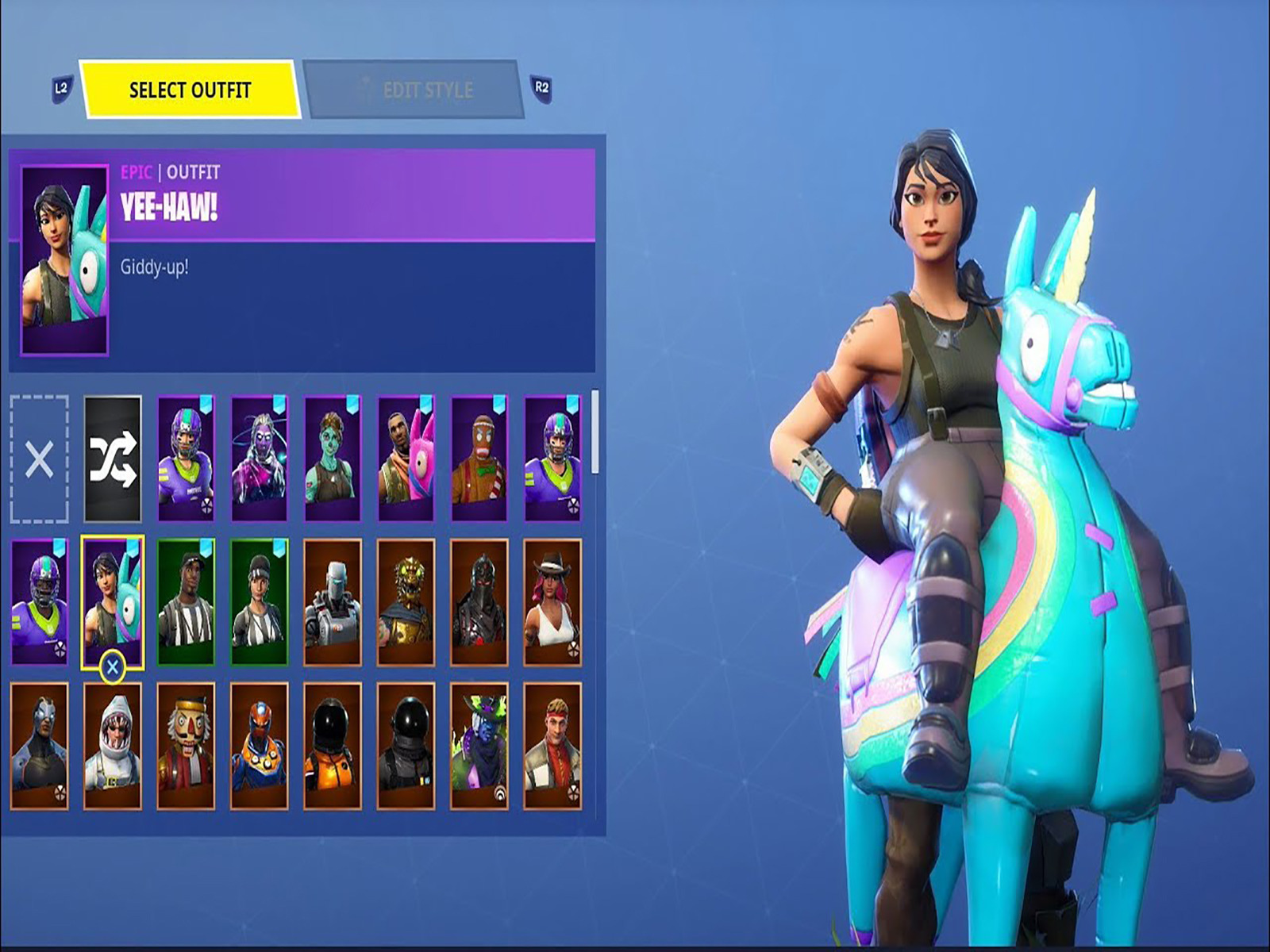Equip the golden masked warrior outfit
This screenshot has width=1270, height=952.
click(x=406, y=602)
